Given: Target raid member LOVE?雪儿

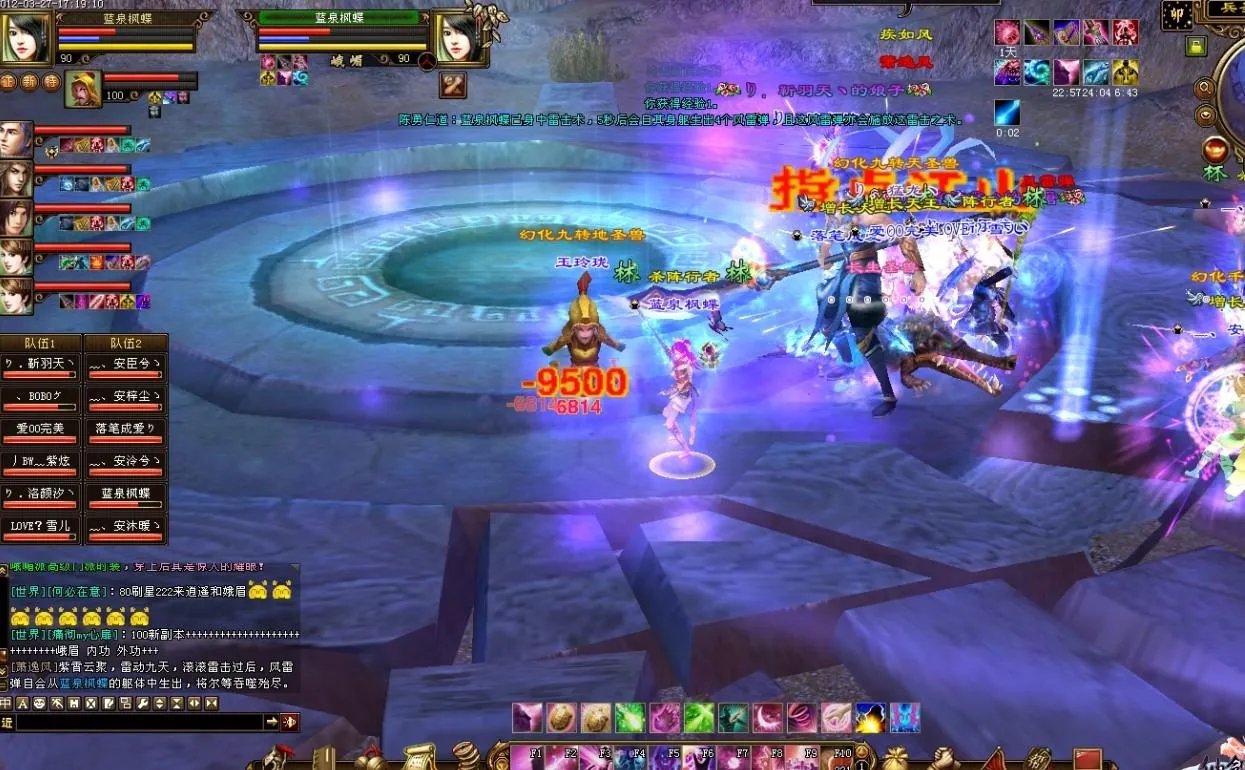Looking at the screenshot, I should point(41,529).
